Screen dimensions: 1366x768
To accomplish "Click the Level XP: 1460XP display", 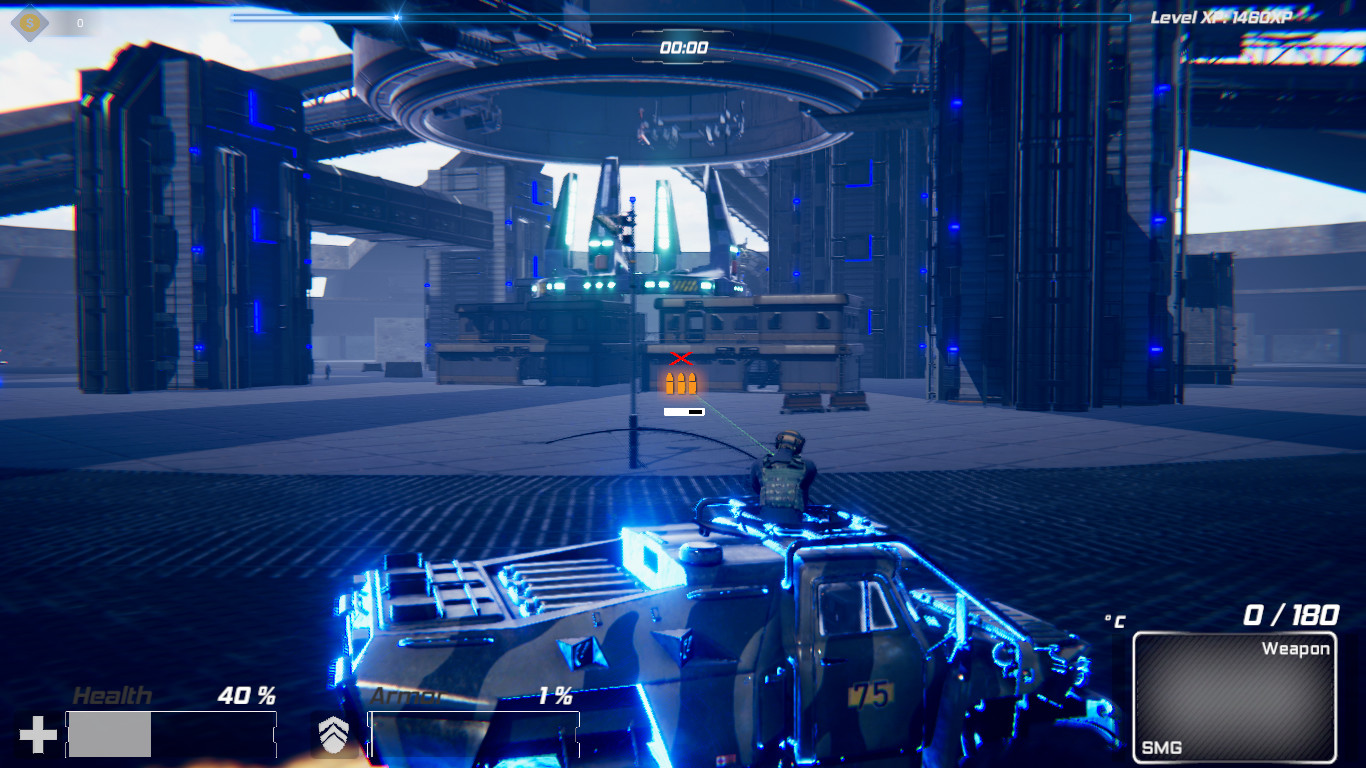I will (x=1222, y=16).
